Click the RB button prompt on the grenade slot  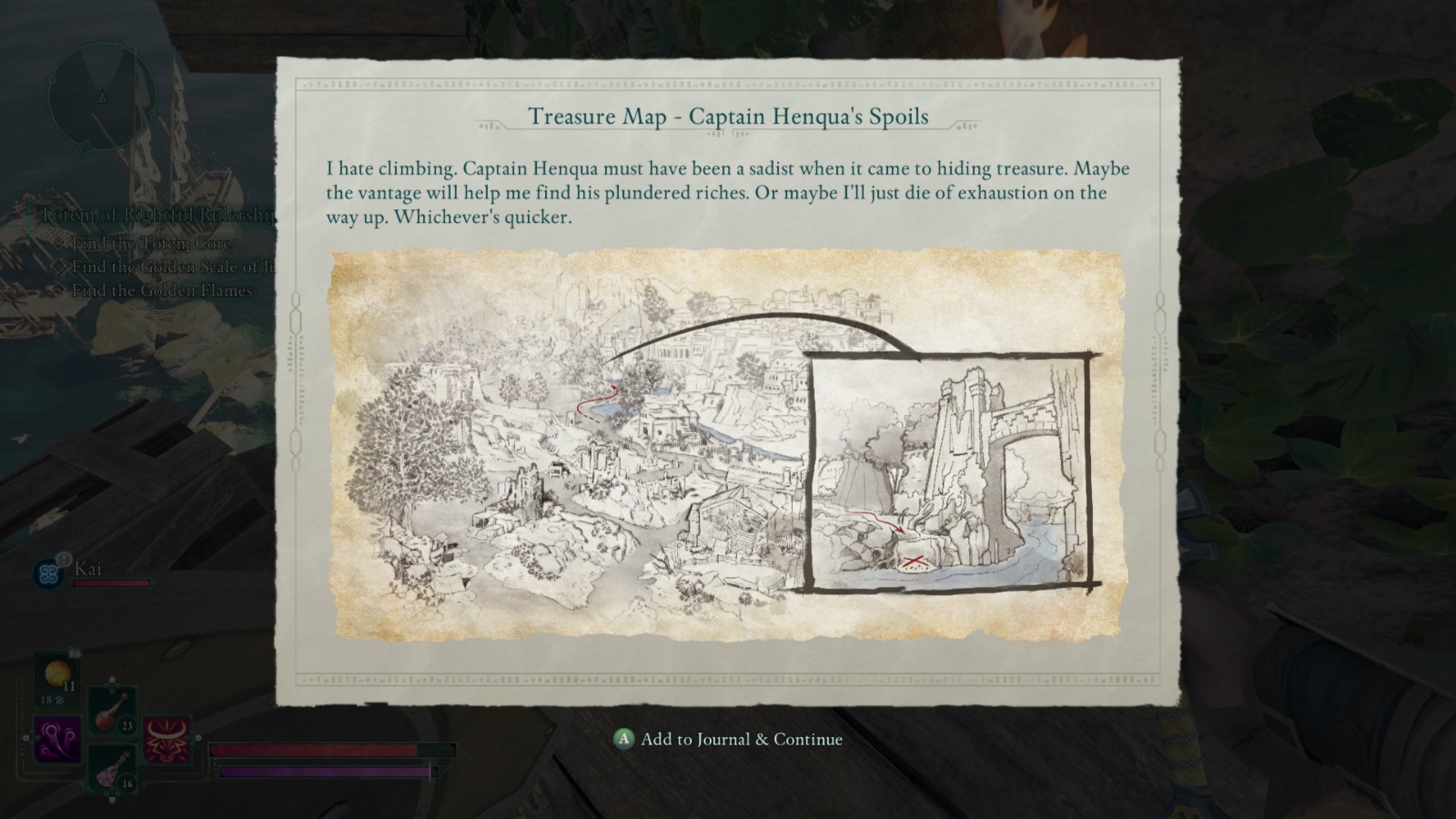[75, 653]
